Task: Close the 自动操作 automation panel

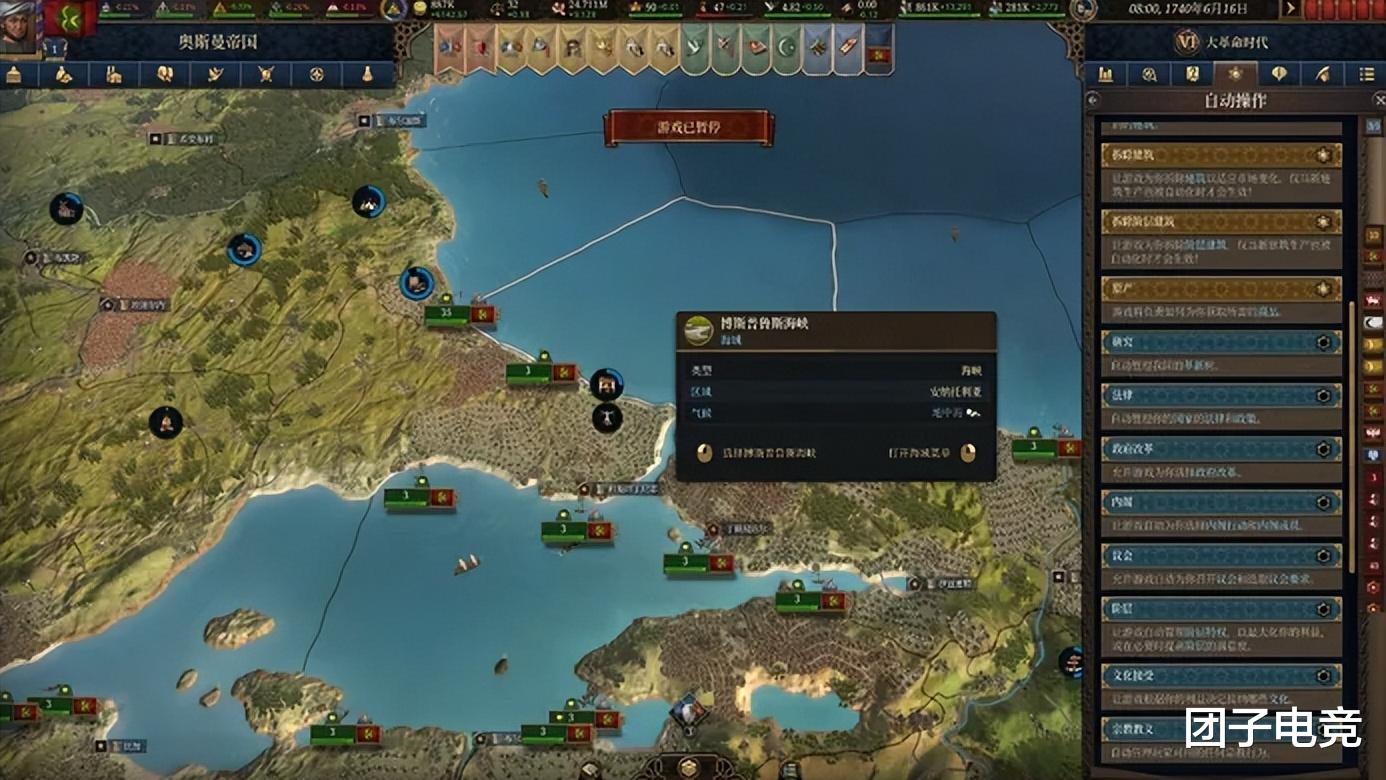Action: pos(1378,101)
